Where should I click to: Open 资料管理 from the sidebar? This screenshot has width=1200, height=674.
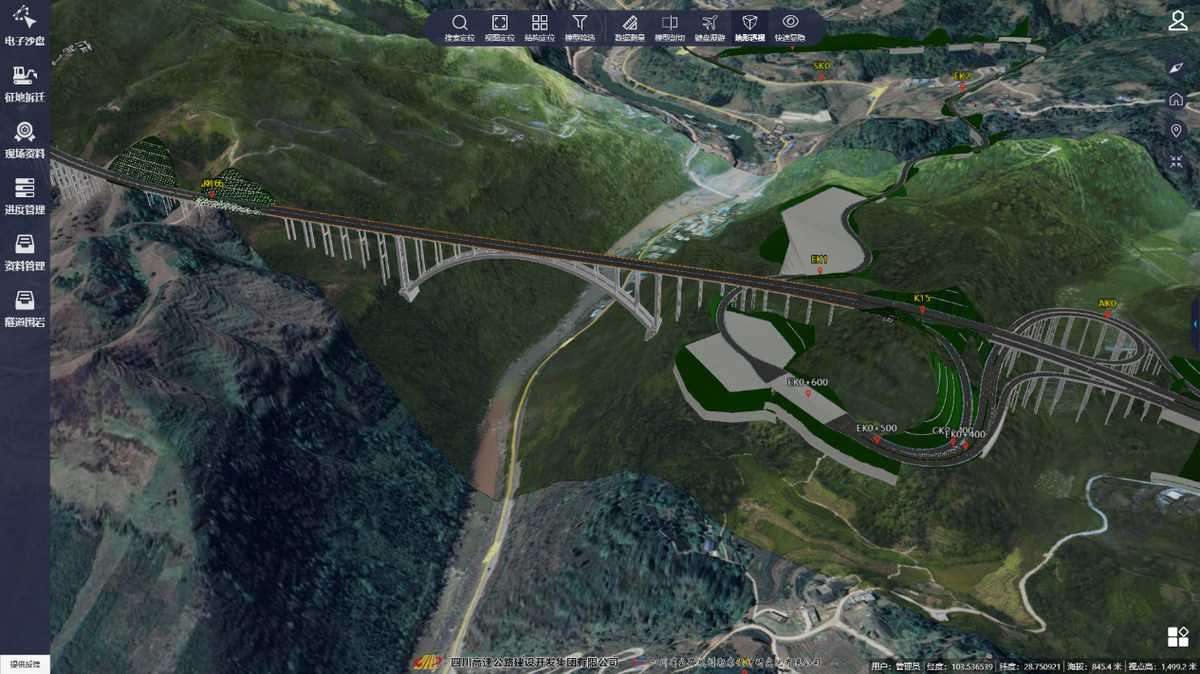pos(24,251)
